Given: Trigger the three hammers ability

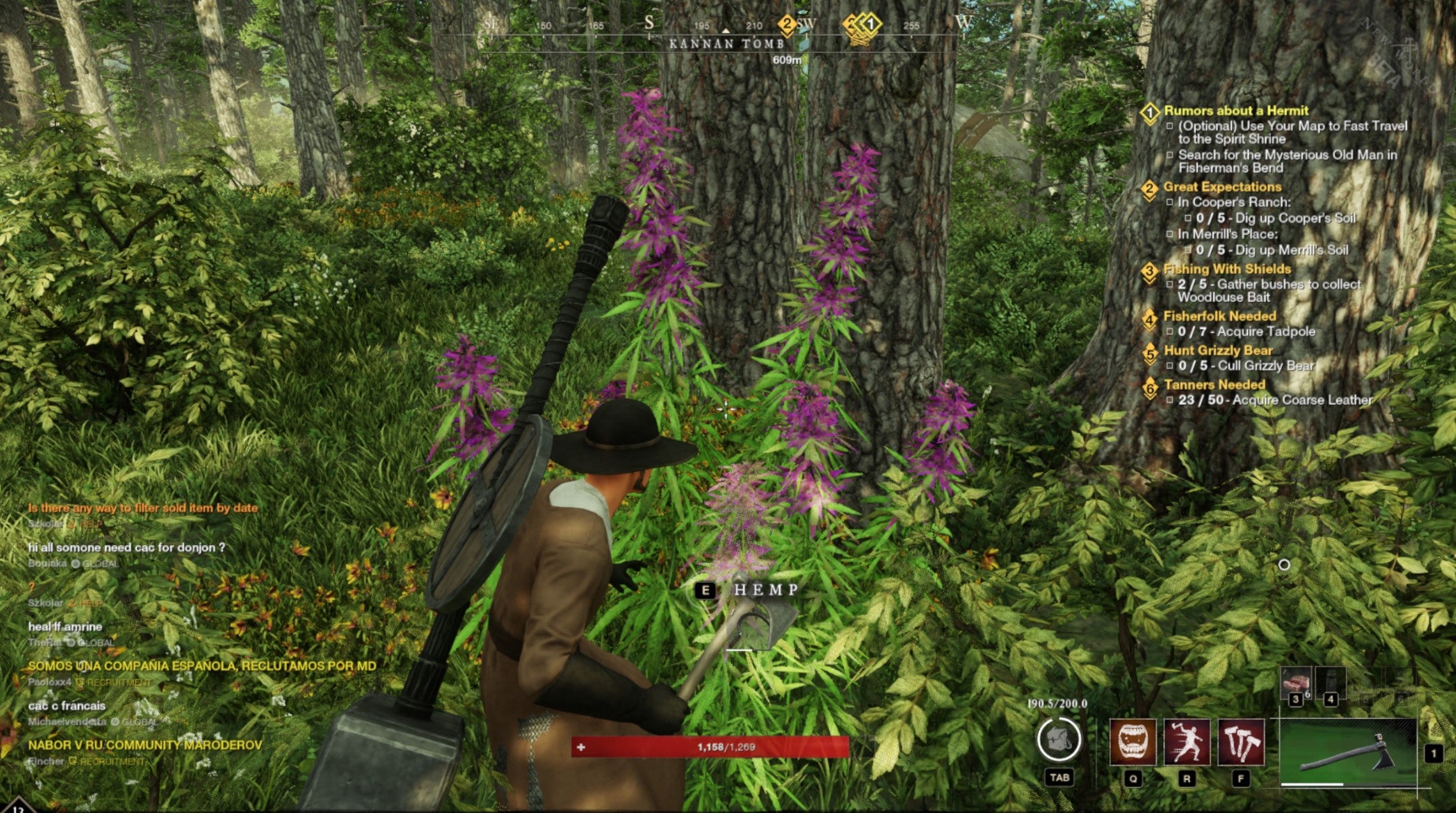Looking at the screenshot, I should point(1240,742).
